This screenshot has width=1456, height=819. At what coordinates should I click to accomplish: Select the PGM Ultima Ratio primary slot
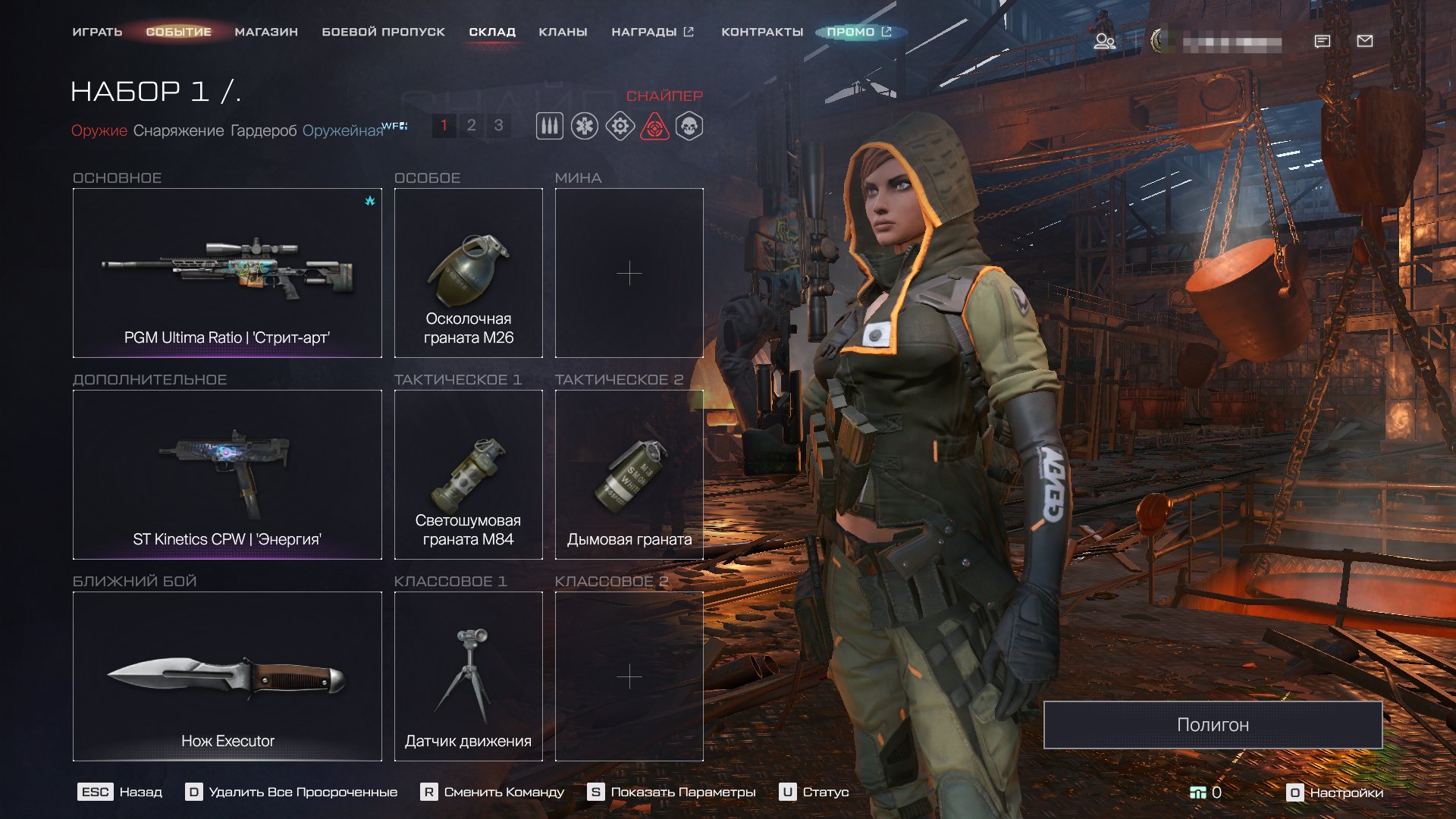(x=227, y=273)
